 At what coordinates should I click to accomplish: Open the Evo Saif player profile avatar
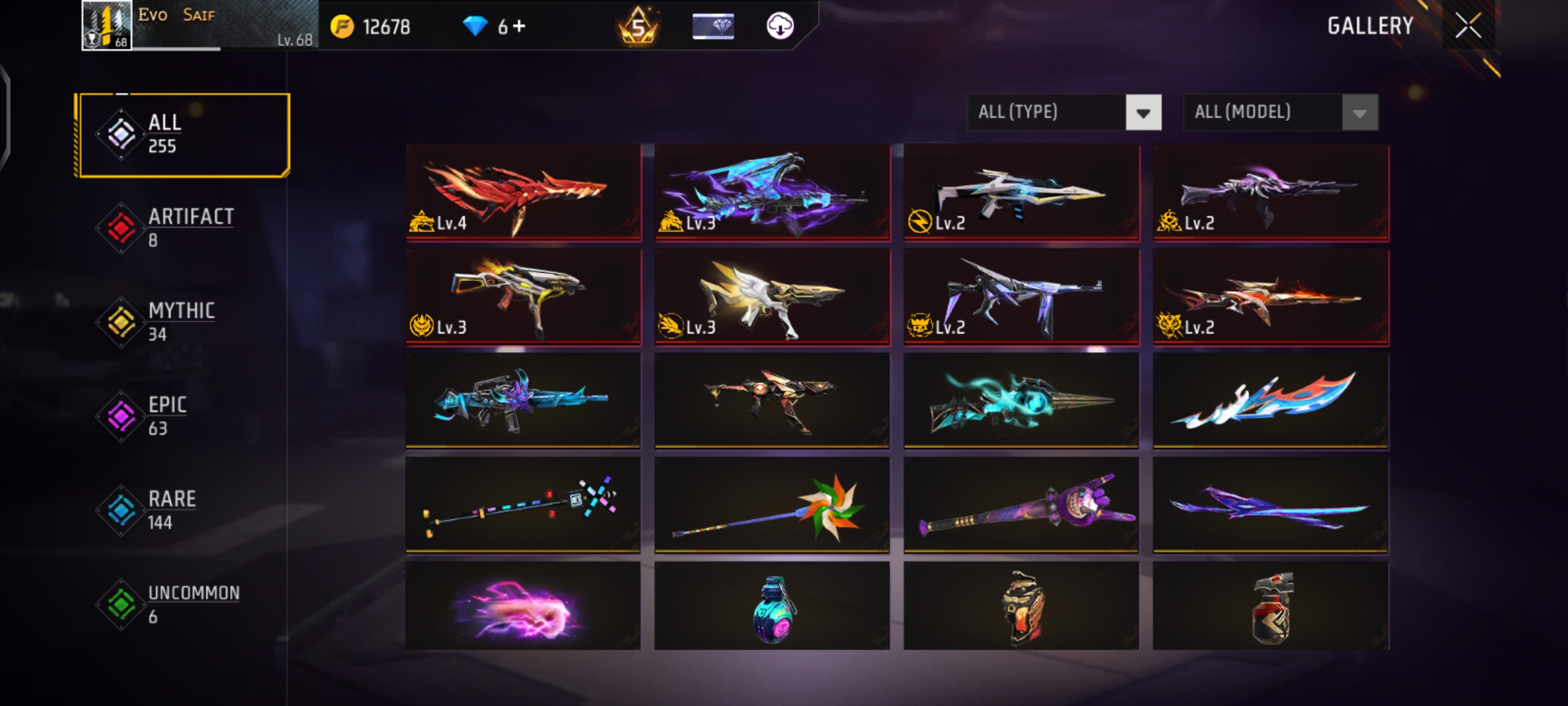point(106,26)
